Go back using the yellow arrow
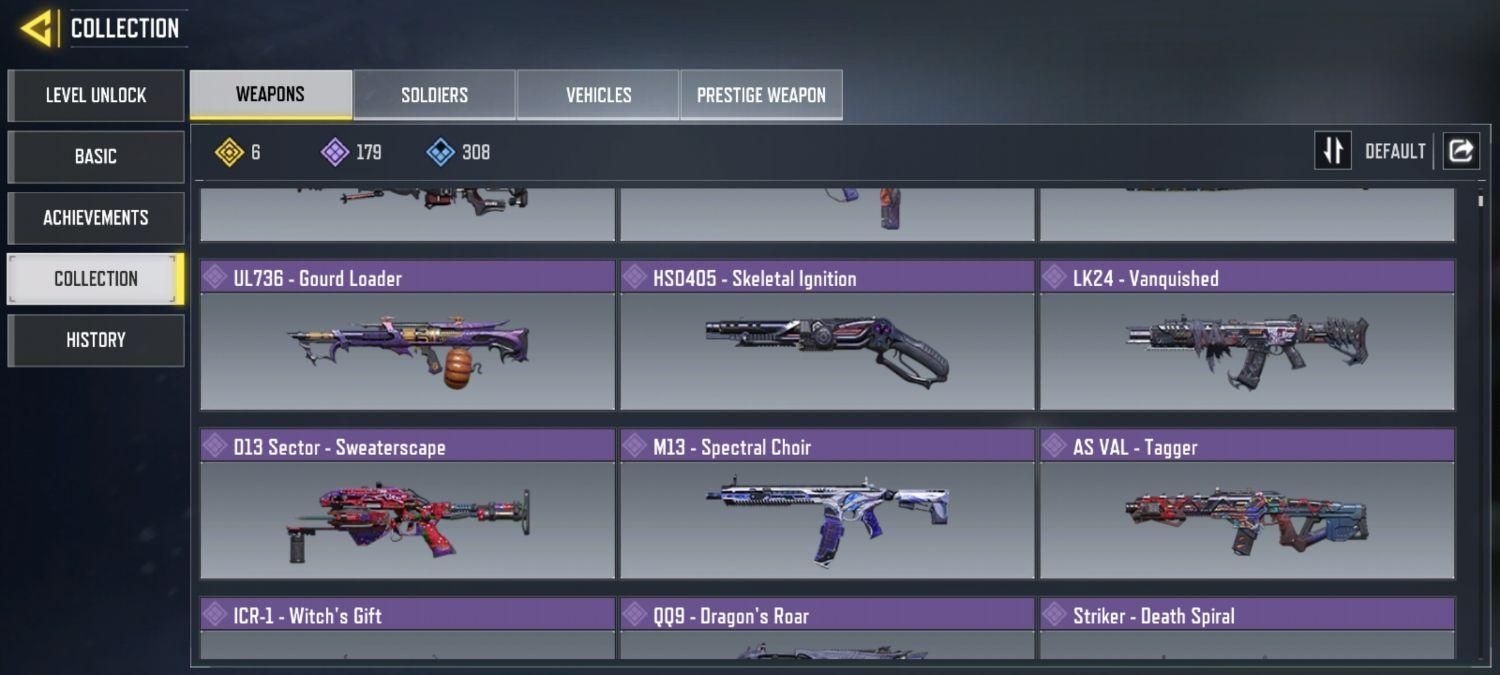Screen dimensions: 1500x675 click(36, 28)
